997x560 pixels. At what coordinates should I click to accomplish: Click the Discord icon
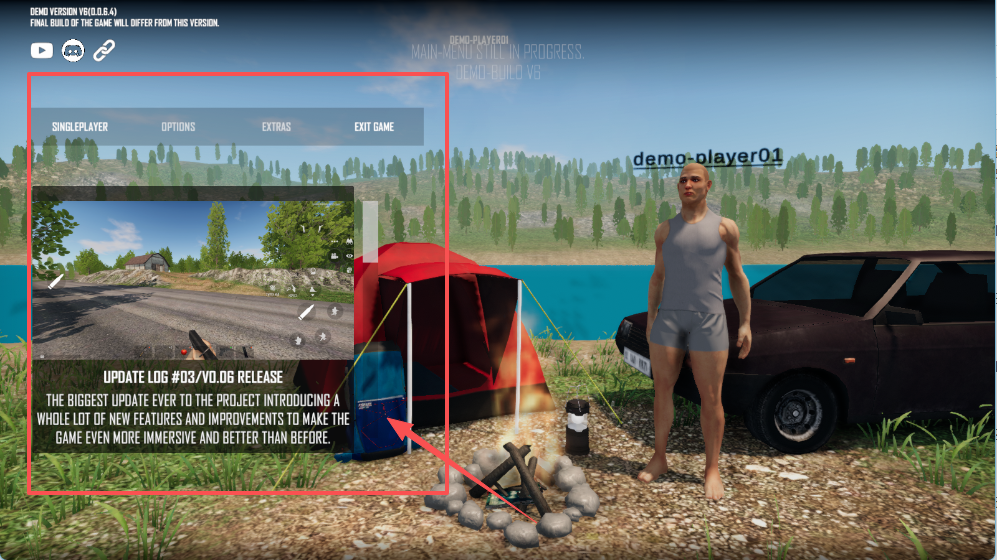tap(73, 50)
